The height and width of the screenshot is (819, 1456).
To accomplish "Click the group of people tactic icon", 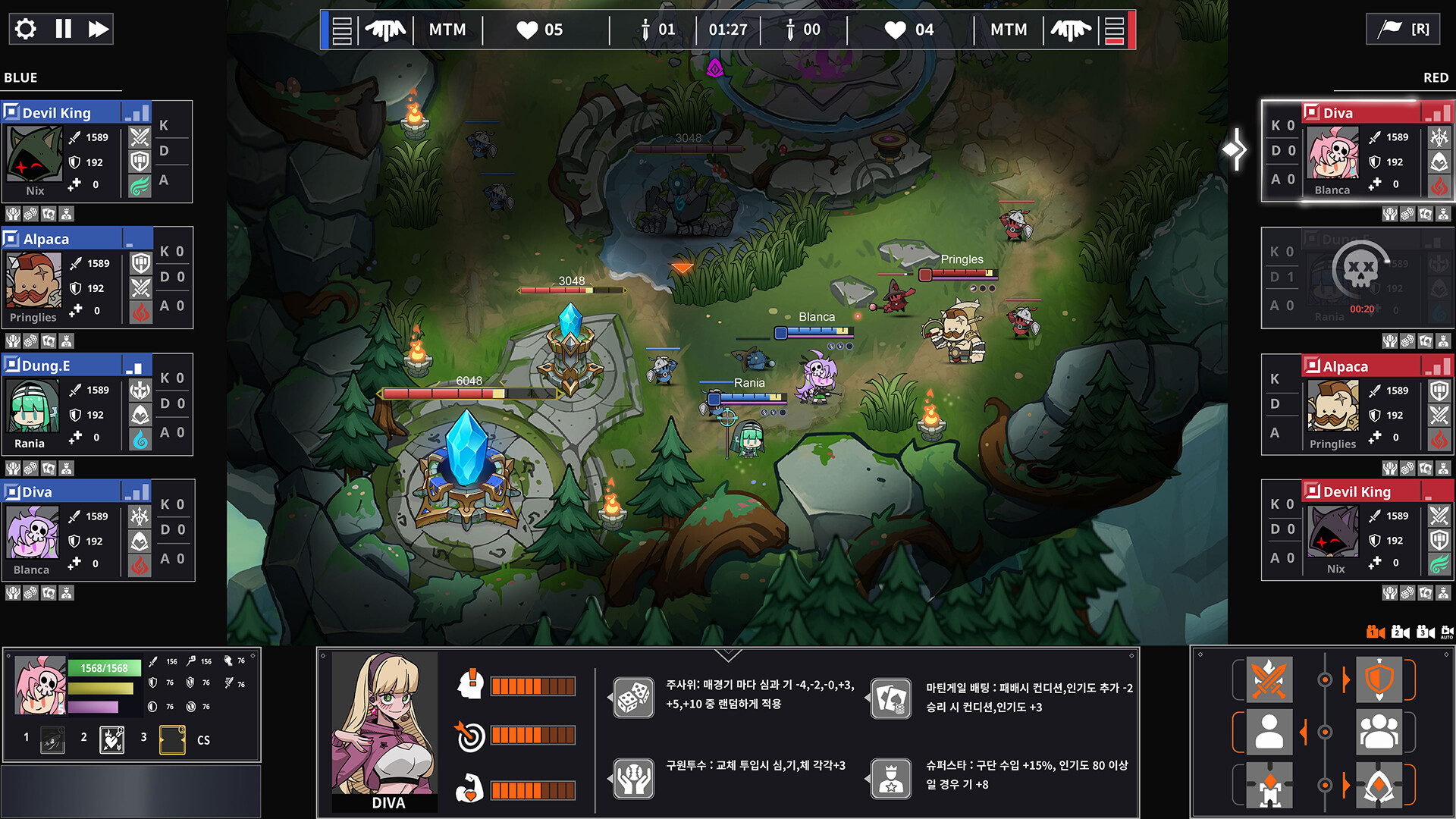I will 1379,733.
